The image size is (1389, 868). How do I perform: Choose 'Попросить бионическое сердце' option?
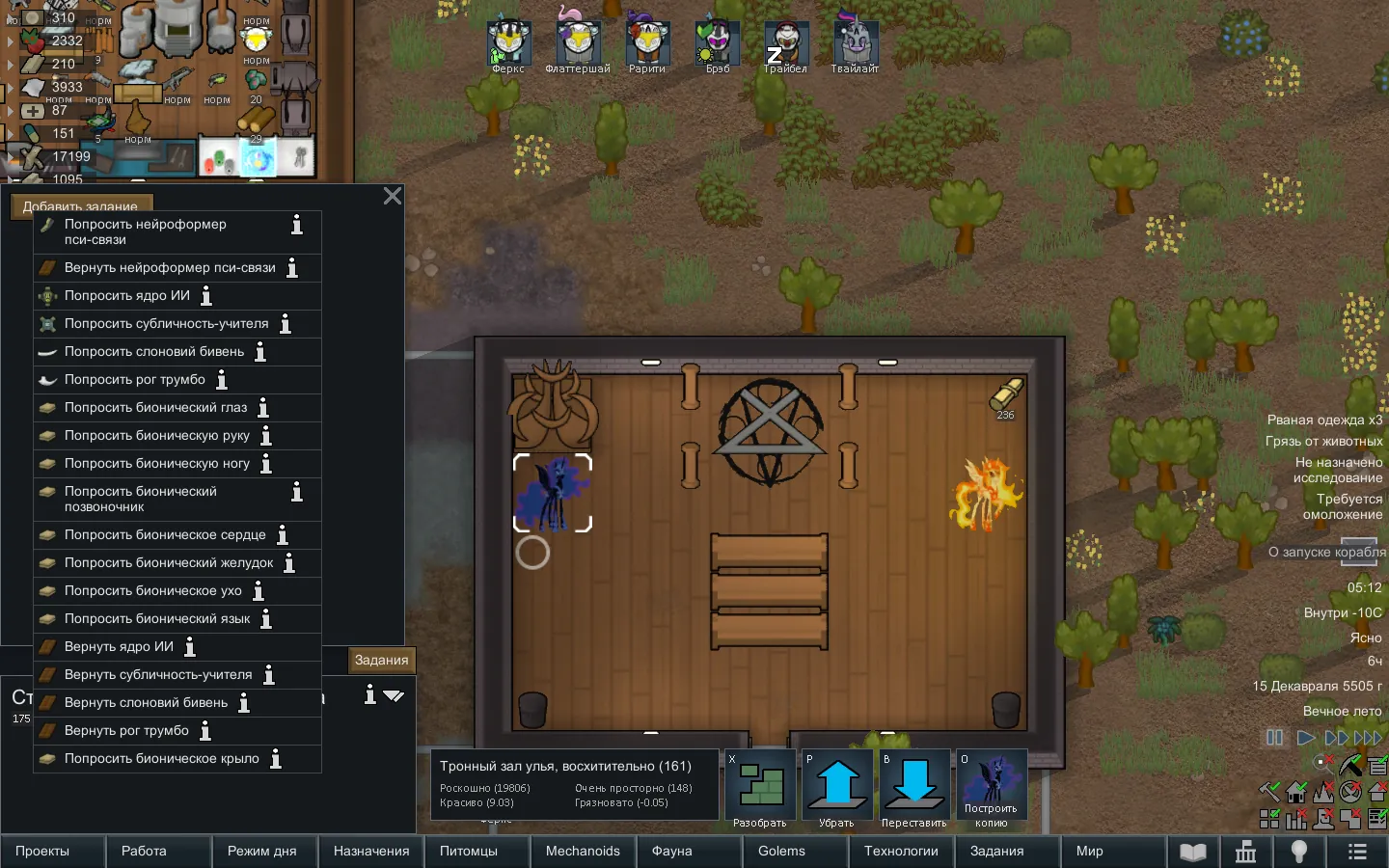164,535
